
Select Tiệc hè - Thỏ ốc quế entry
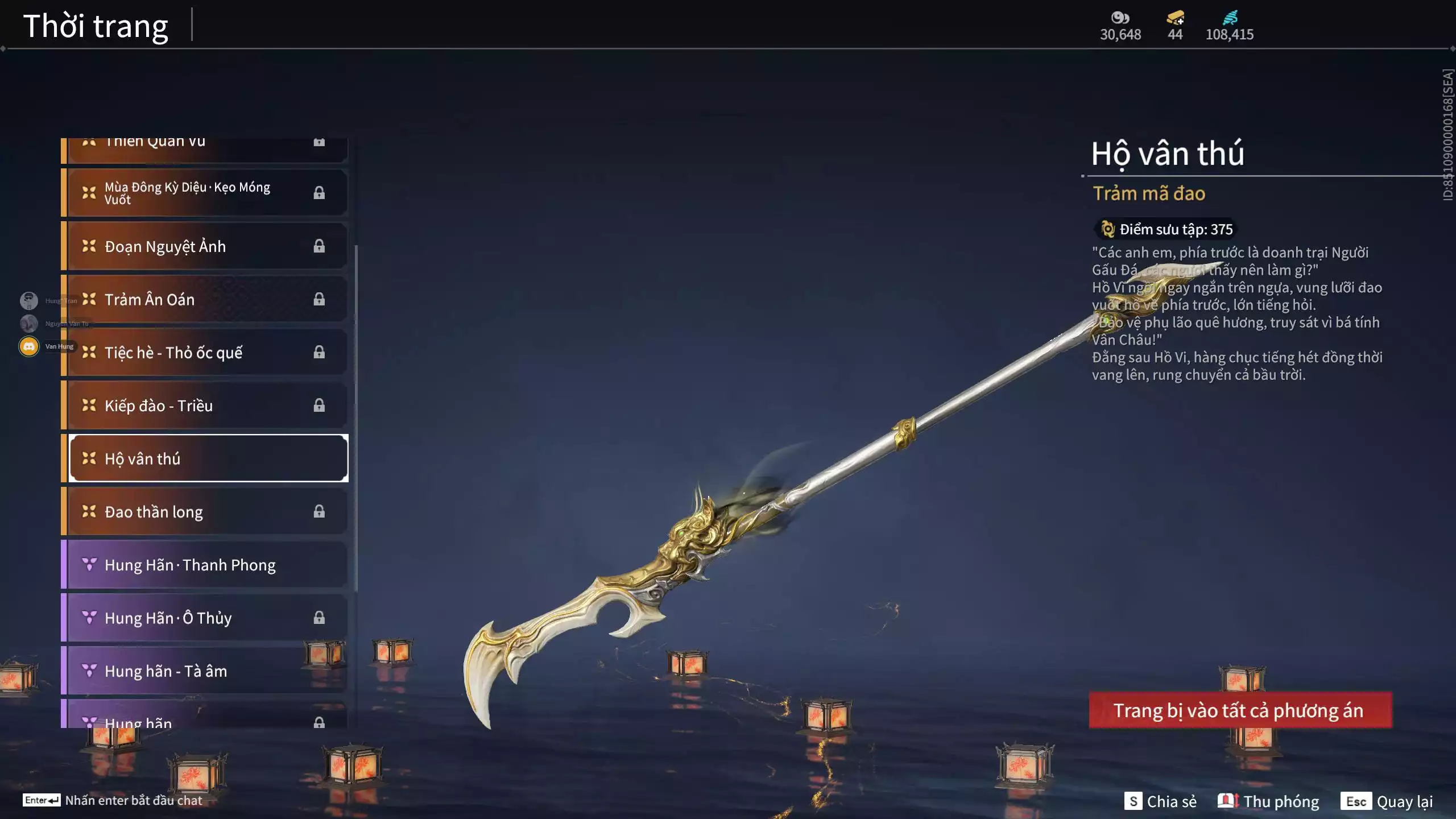click(x=205, y=353)
